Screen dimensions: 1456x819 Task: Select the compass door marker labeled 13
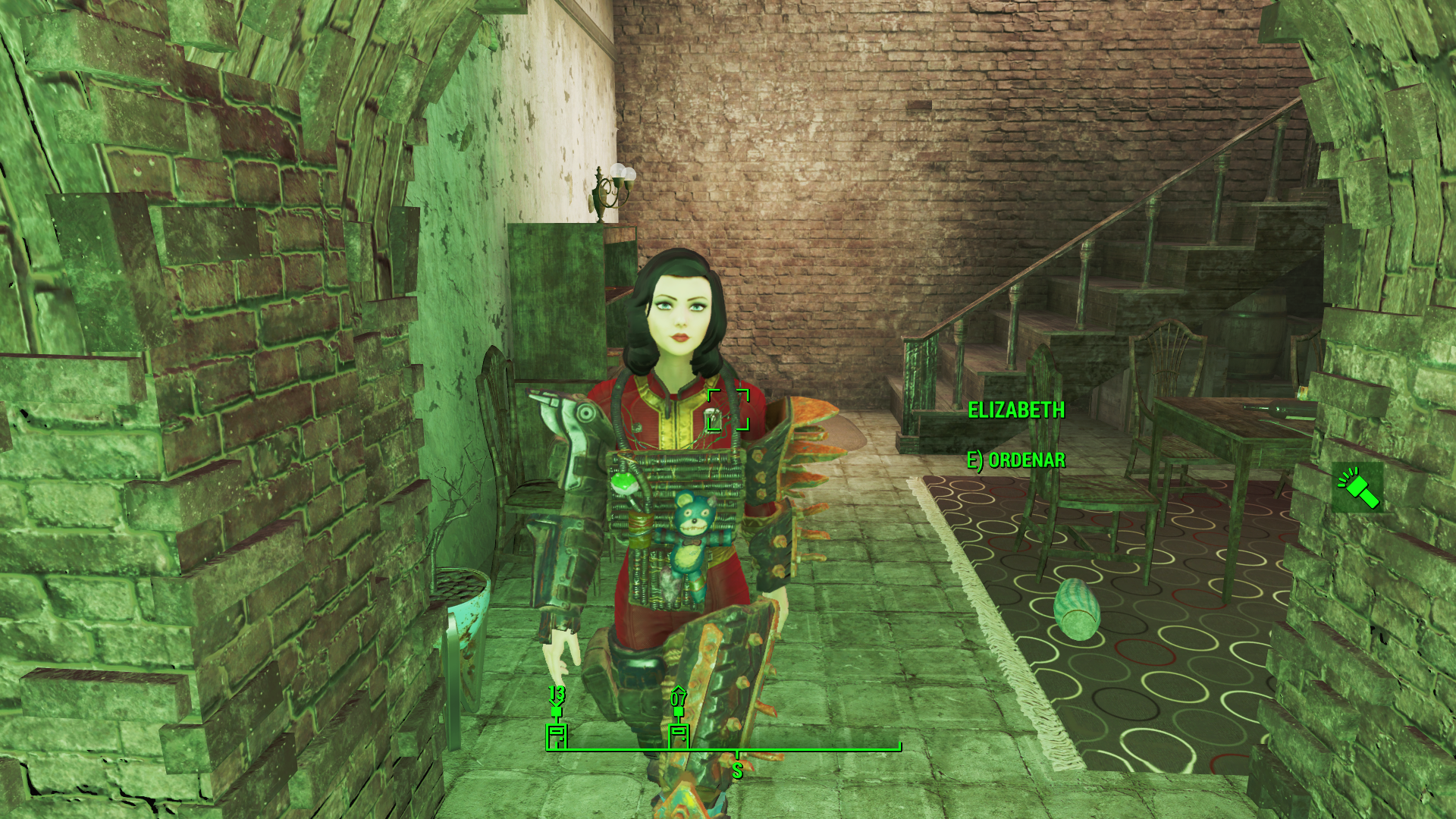(557, 734)
